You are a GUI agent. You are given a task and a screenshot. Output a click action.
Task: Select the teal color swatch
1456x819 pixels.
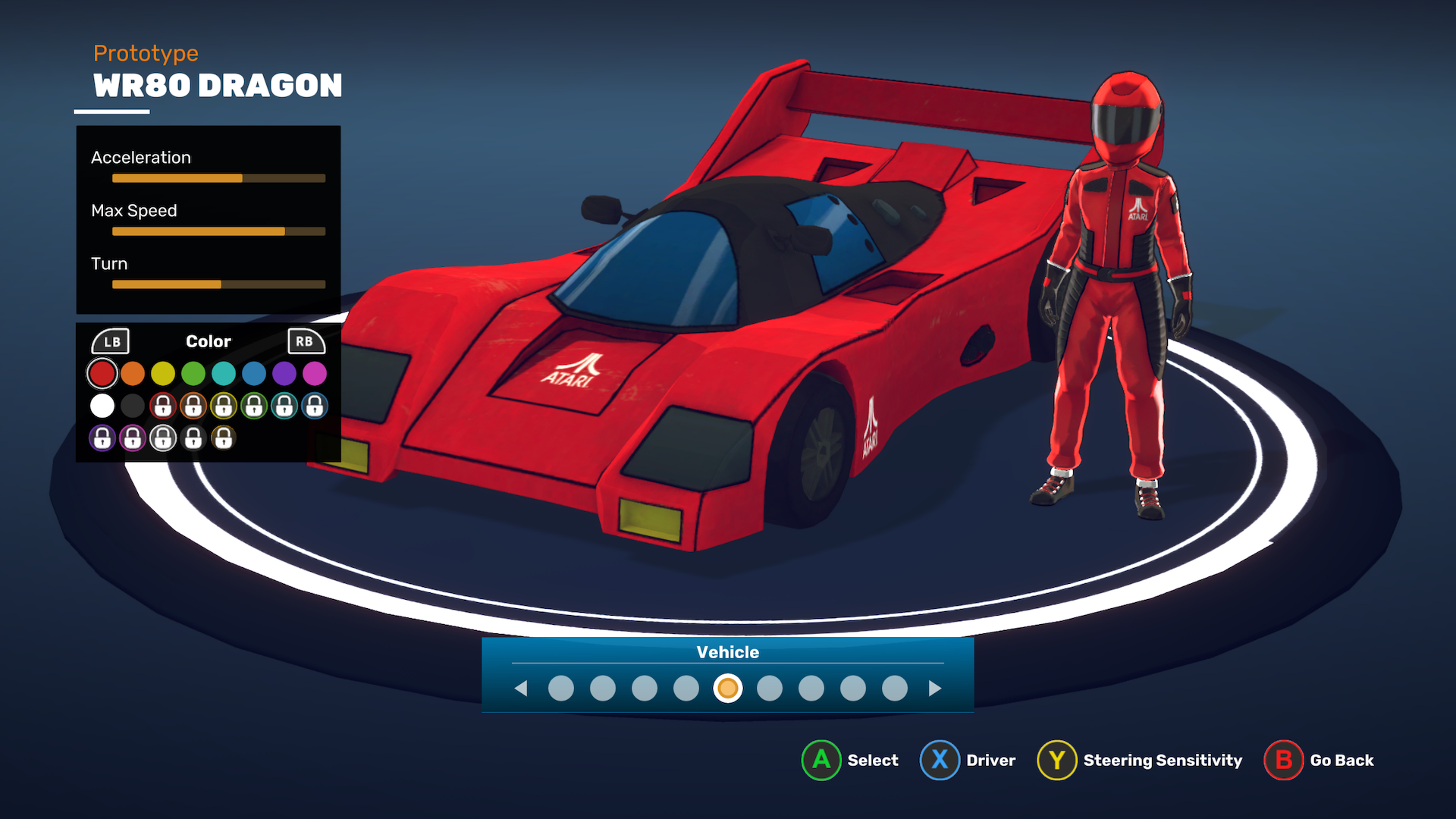click(224, 373)
